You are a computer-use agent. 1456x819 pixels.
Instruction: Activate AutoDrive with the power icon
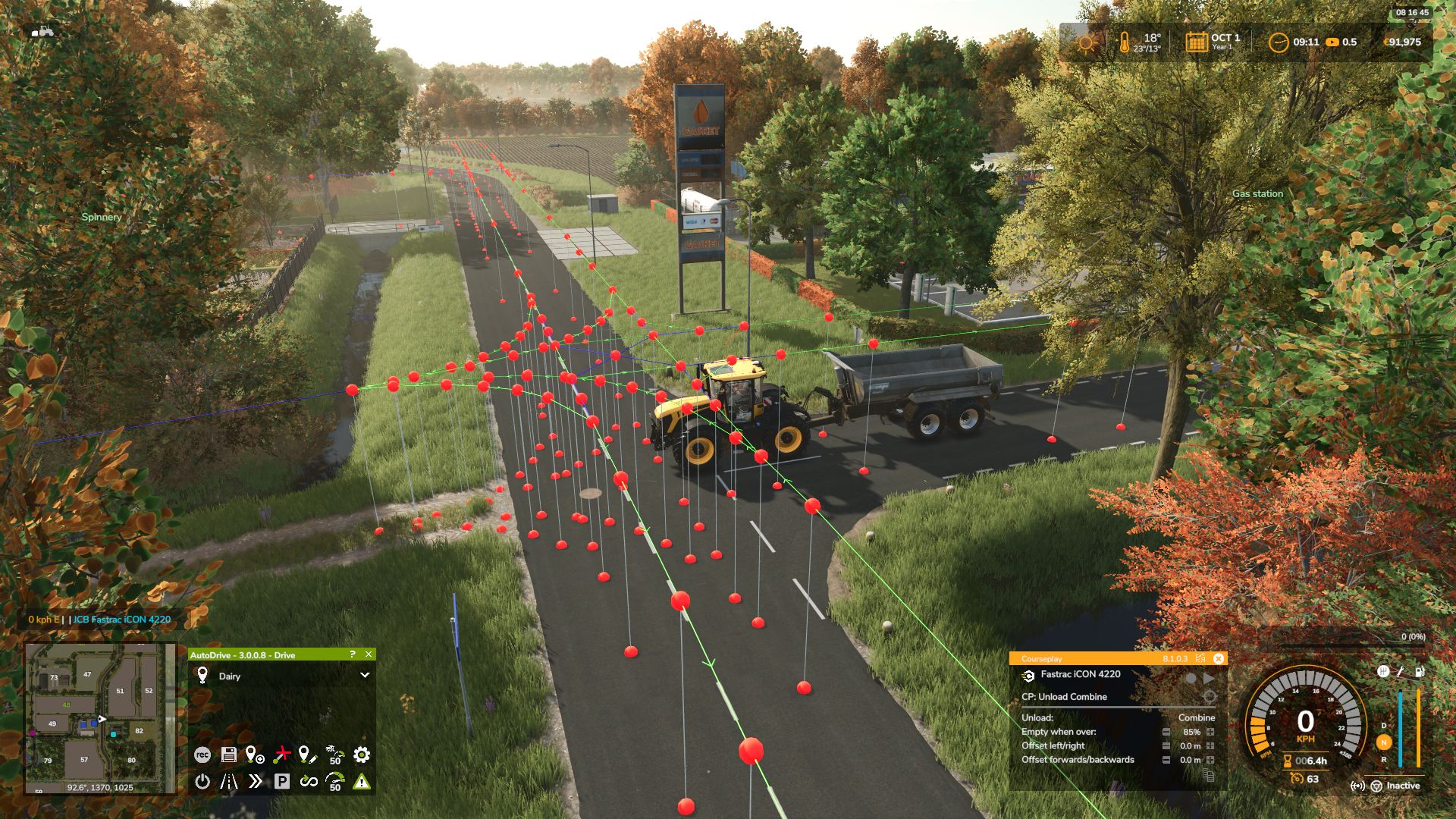click(x=202, y=781)
